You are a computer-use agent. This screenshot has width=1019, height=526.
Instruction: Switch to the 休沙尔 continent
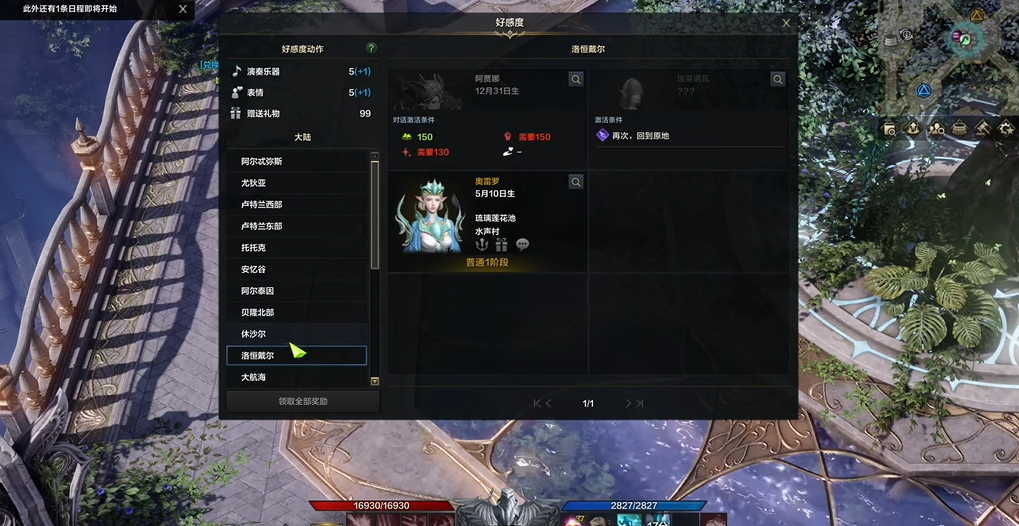coord(297,334)
